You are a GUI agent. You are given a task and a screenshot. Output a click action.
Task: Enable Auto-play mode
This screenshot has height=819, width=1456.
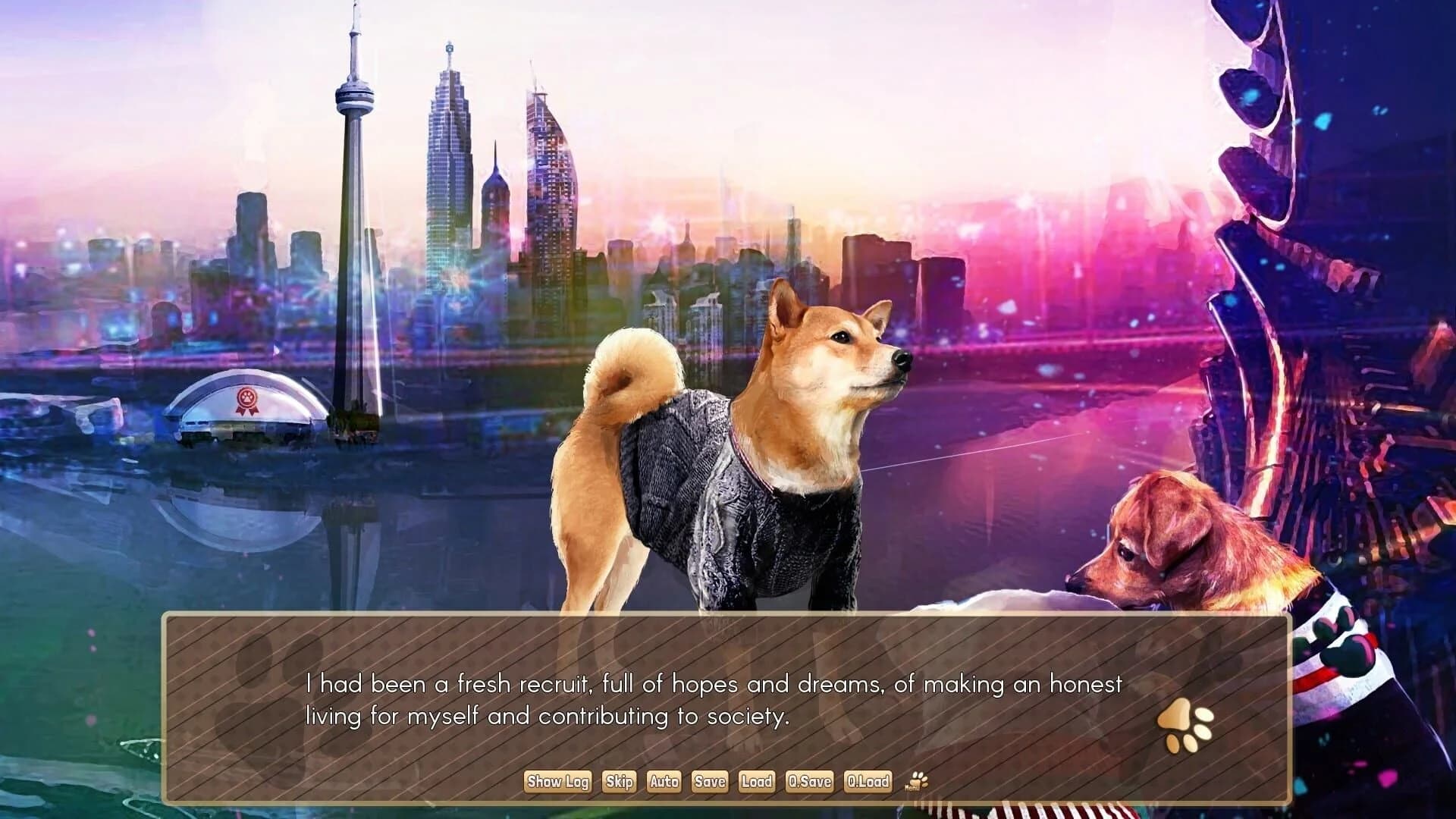coord(664,781)
